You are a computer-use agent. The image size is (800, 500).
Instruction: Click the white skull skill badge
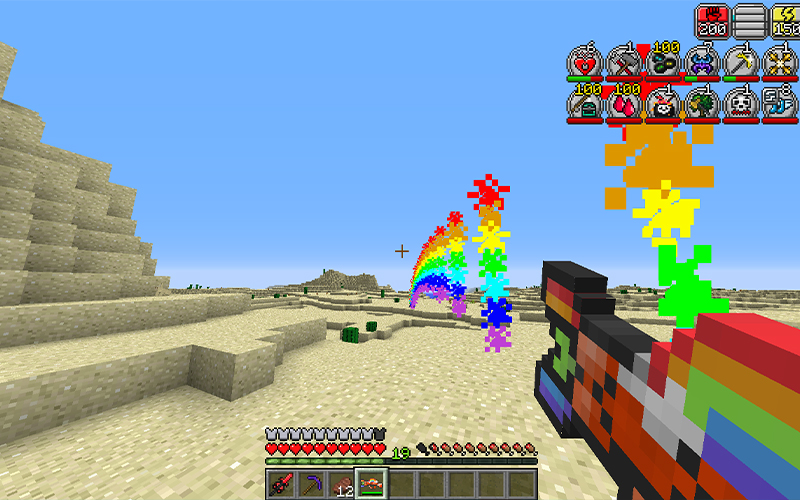(741, 104)
